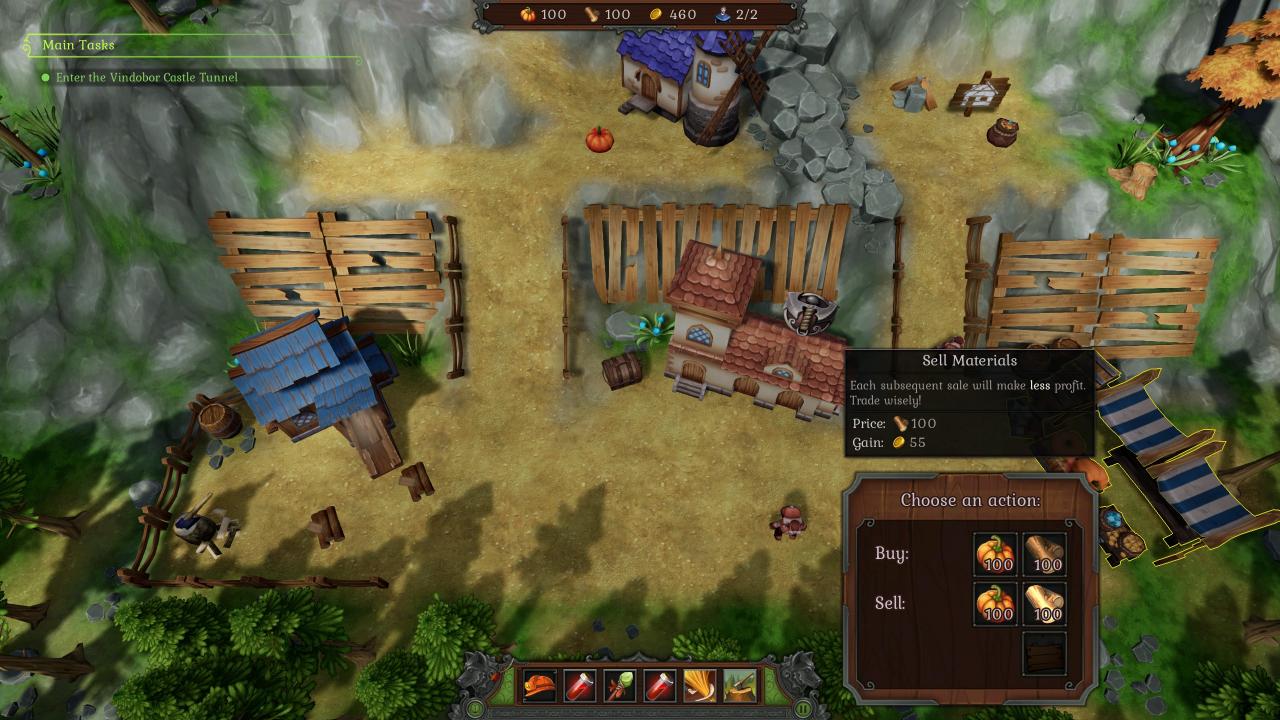The width and height of the screenshot is (1280, 720).
Task: Activate the golden slash ability icon
Action: pyautogui.click(x=700, y=687)
